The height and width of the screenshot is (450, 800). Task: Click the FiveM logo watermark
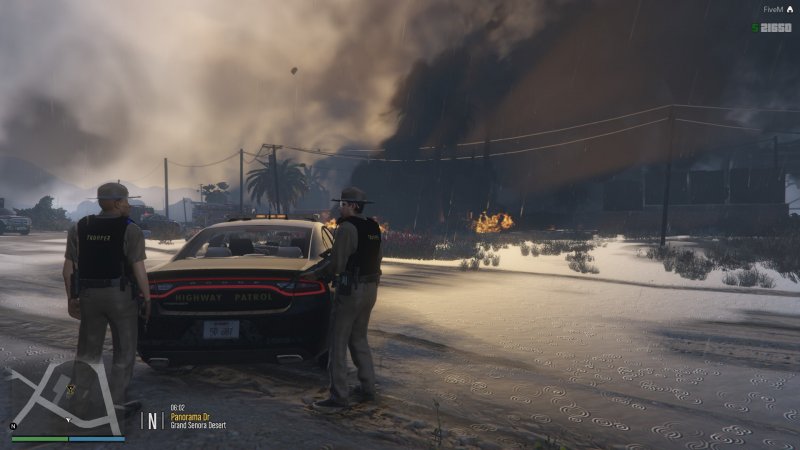click(x=777, y=10)
